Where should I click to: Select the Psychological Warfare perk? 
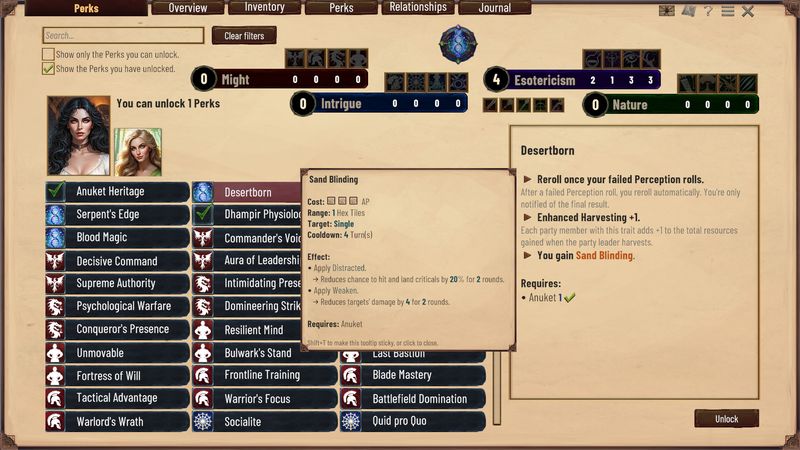click(116, 306)
